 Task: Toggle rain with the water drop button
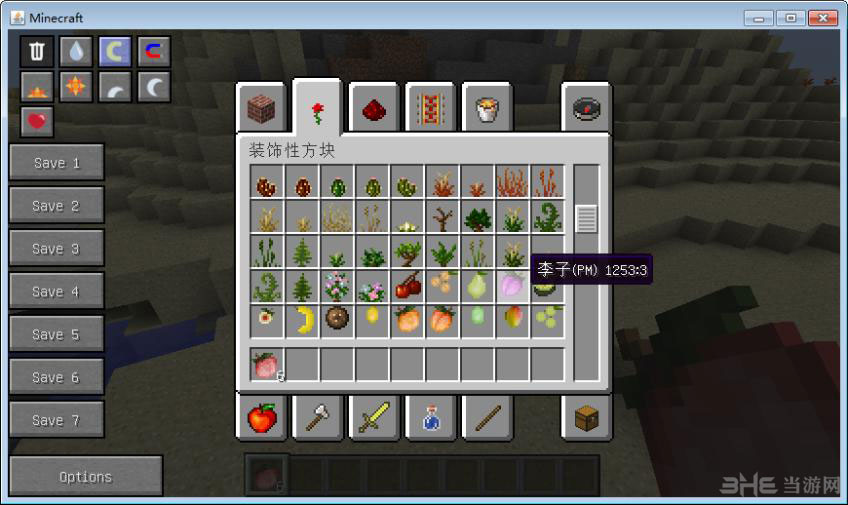point(75,52)
